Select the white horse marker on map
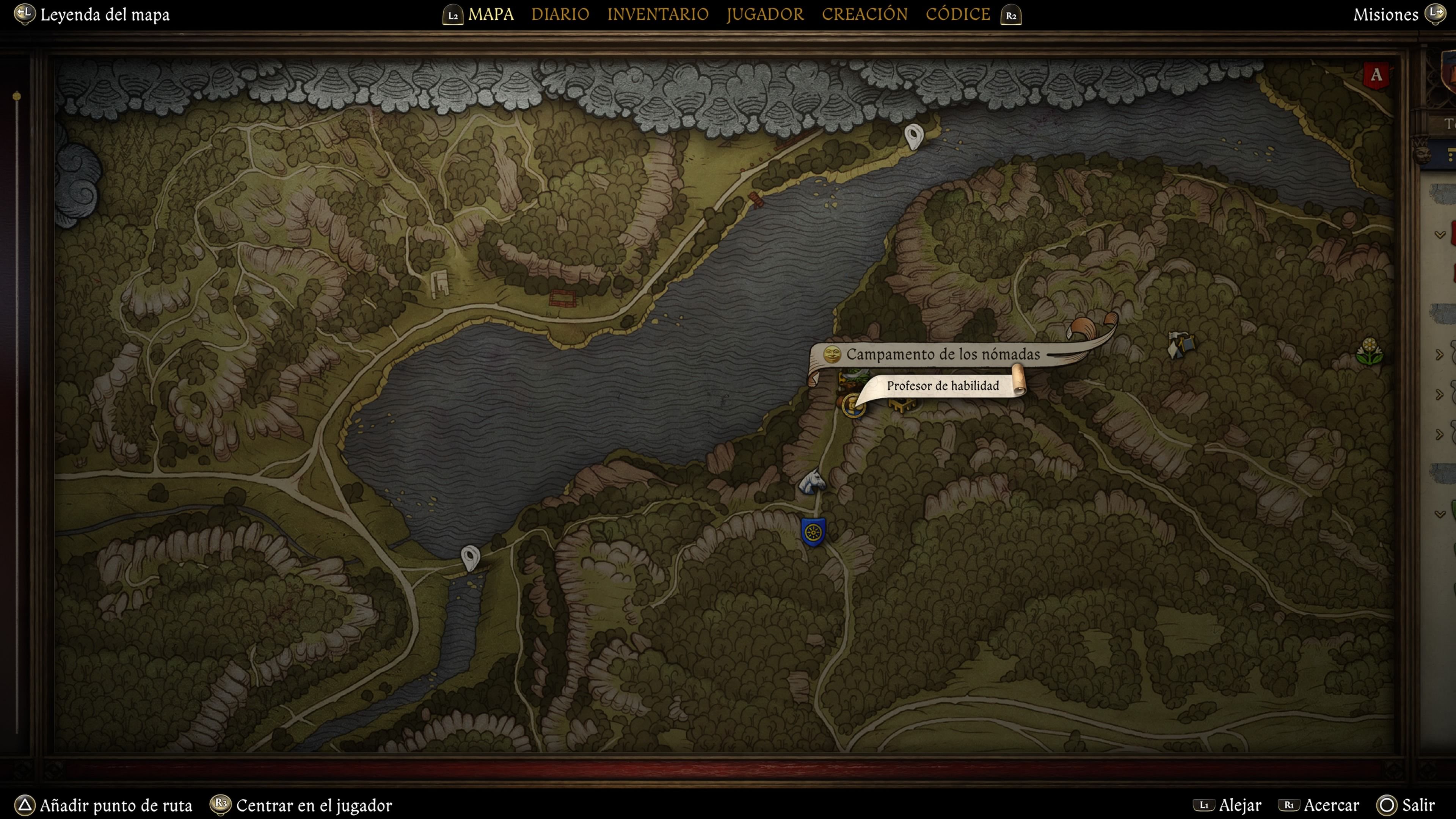 click(812, 482)
